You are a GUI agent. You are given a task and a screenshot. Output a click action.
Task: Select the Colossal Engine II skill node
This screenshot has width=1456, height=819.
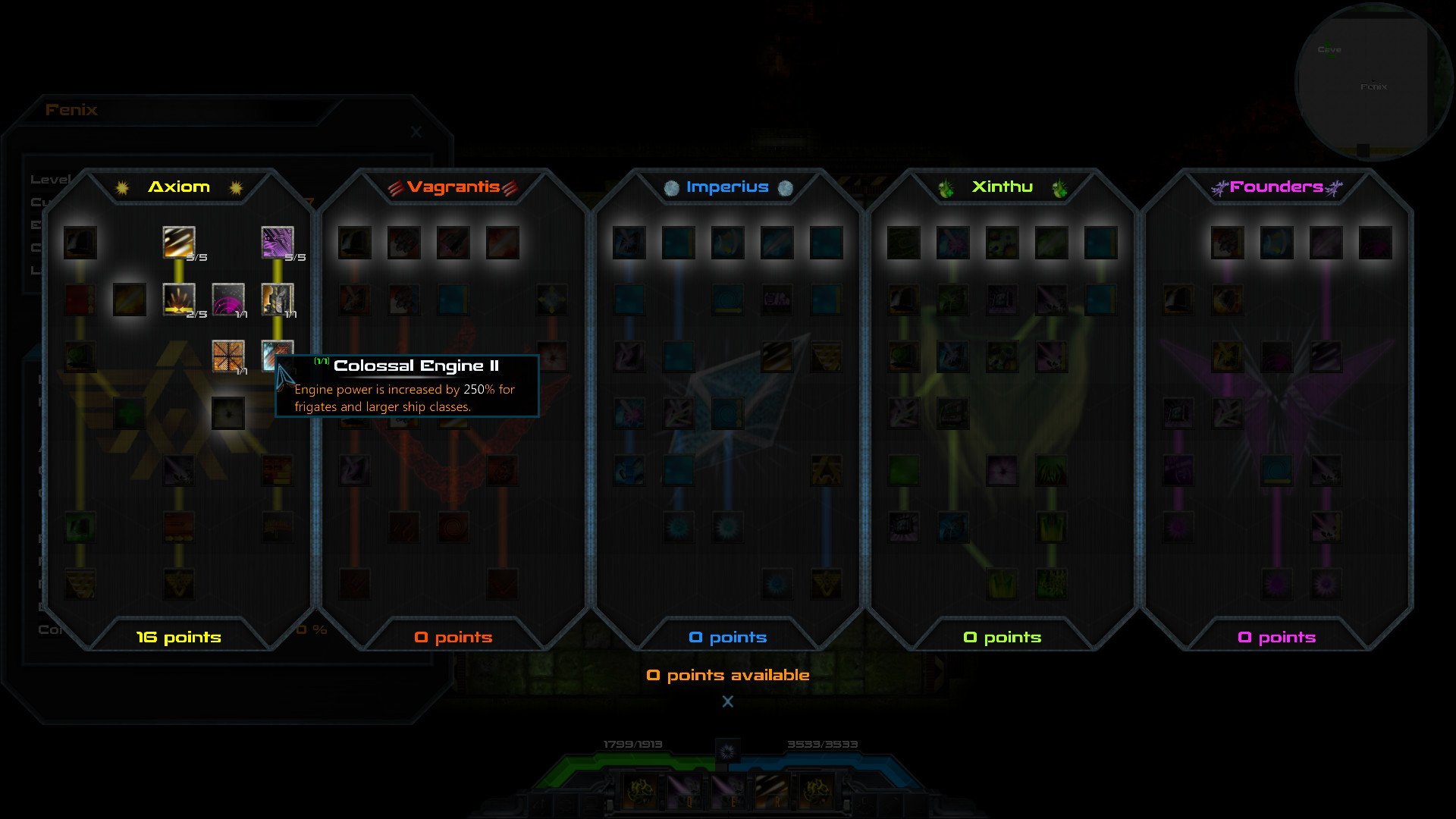point(277,356)
